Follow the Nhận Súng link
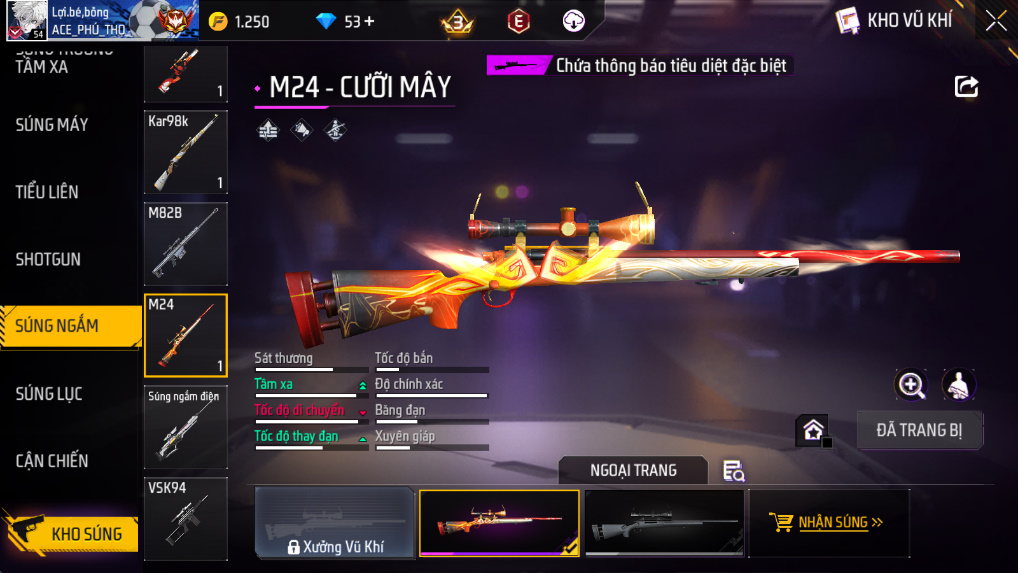The image size is (1018, 573). tap(828, 522)
